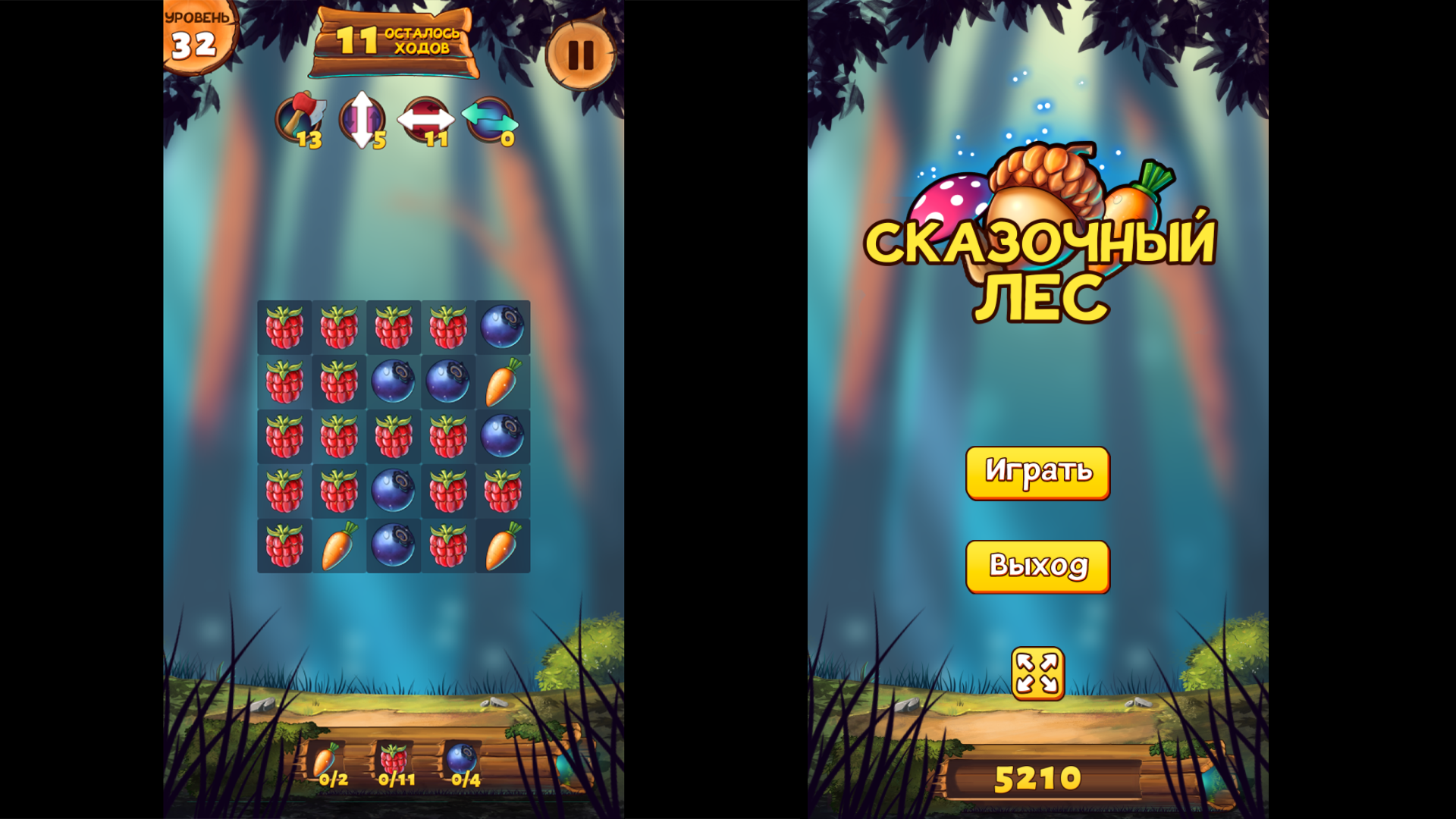
Task: Select the carrot tile in the bottom row
Action: tap(339, 546)
